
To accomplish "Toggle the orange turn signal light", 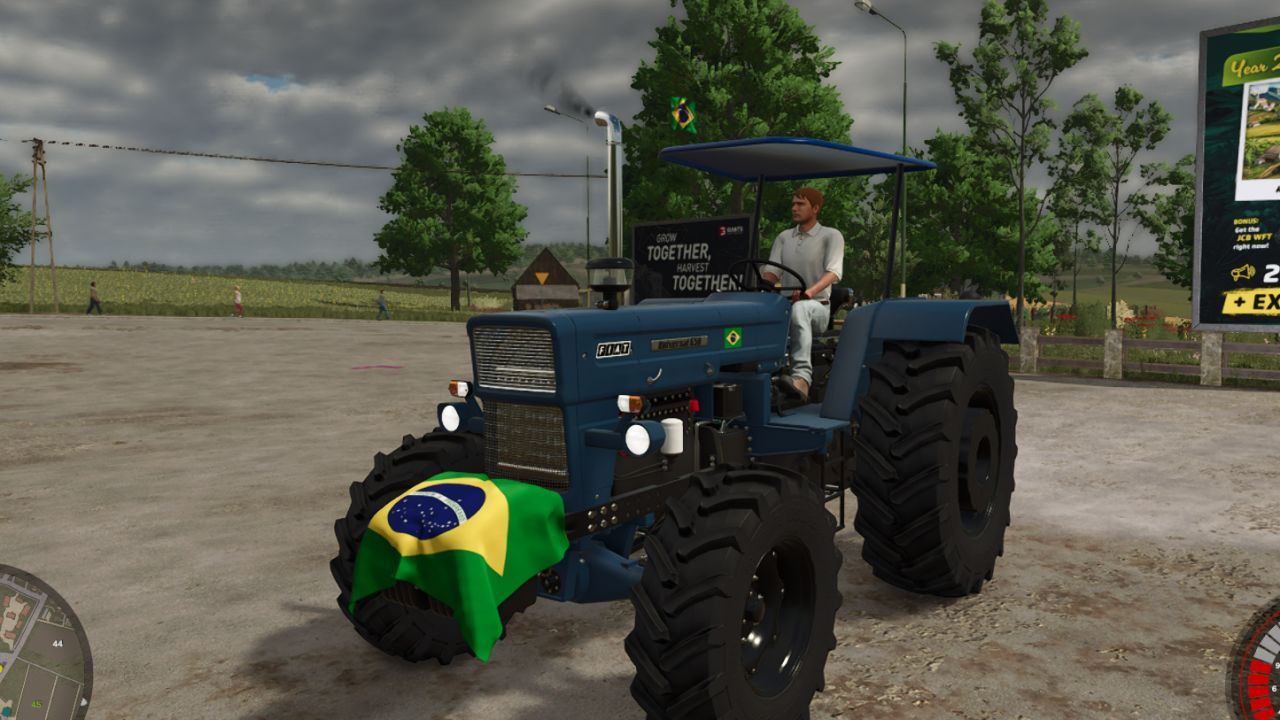I will (632, 400).
